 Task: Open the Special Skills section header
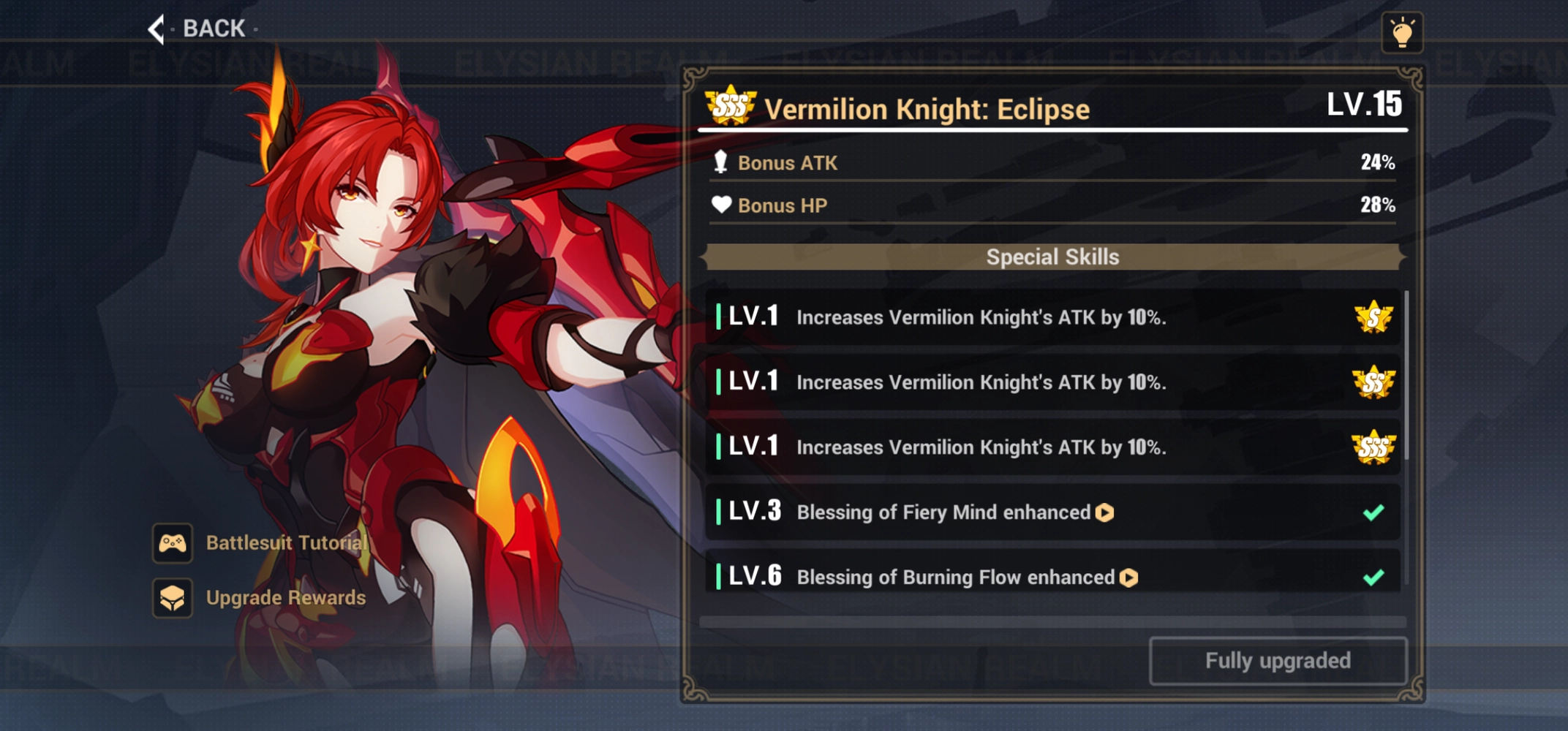tap(1052, 257)
